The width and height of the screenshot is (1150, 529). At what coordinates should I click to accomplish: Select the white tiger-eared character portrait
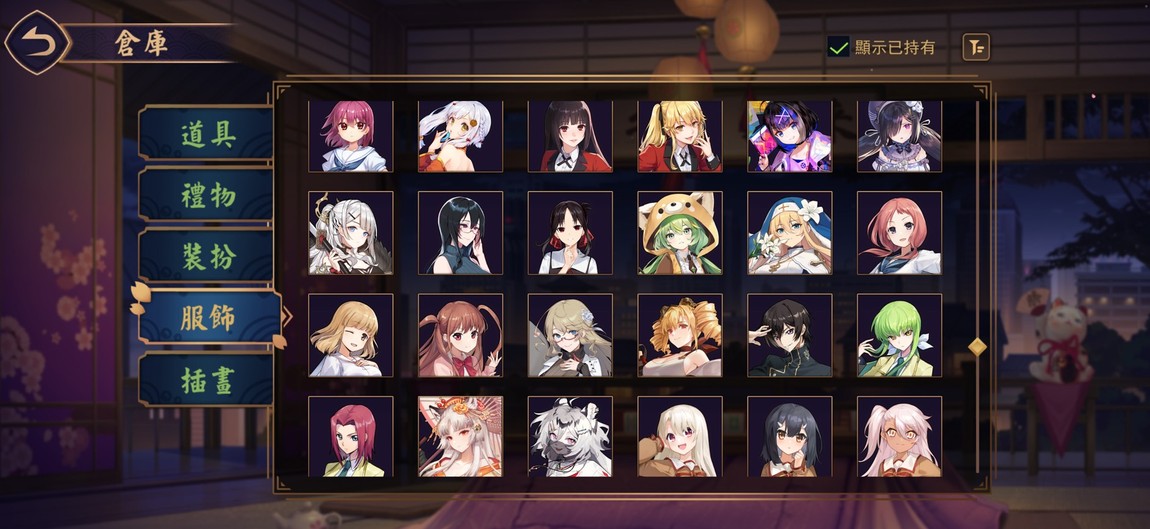coord(570,436)
